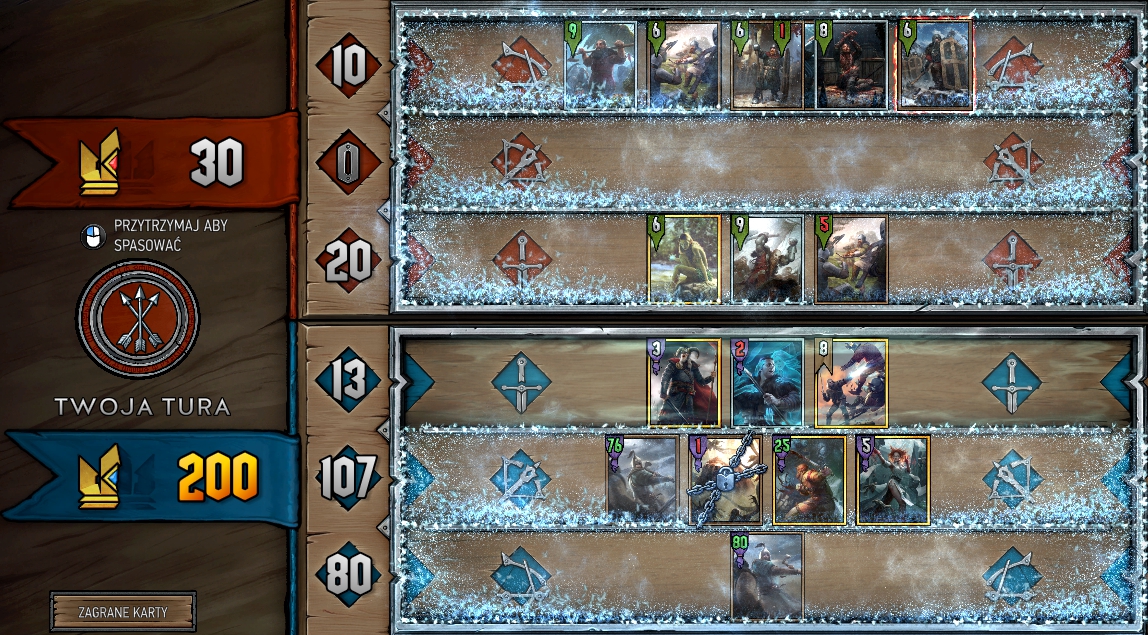Select the card showing 6 and red 1
Screen dimensions: 1148x635
pos(767,65)
